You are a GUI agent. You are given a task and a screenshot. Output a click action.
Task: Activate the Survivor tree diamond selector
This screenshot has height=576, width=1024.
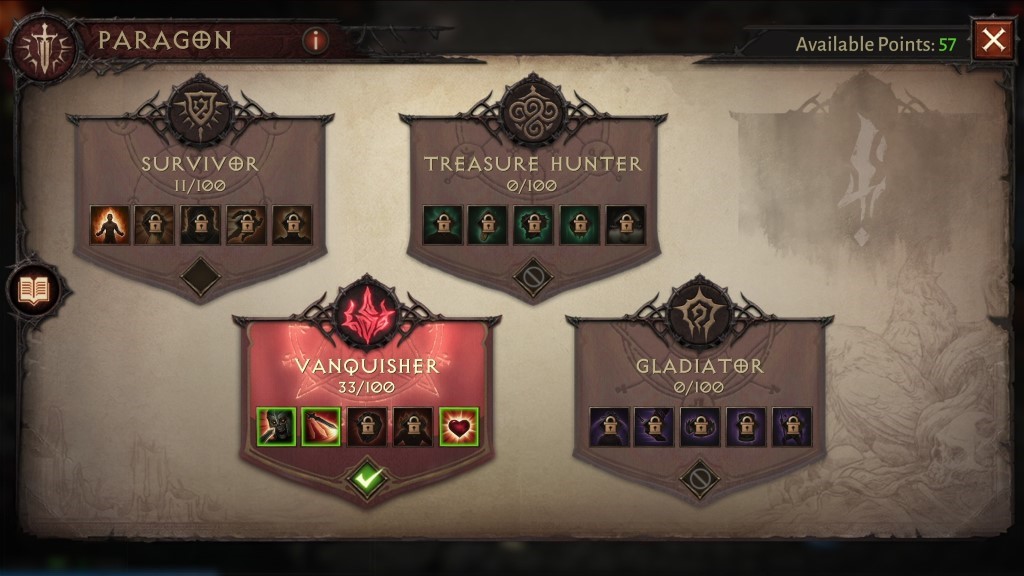[200, 277]
